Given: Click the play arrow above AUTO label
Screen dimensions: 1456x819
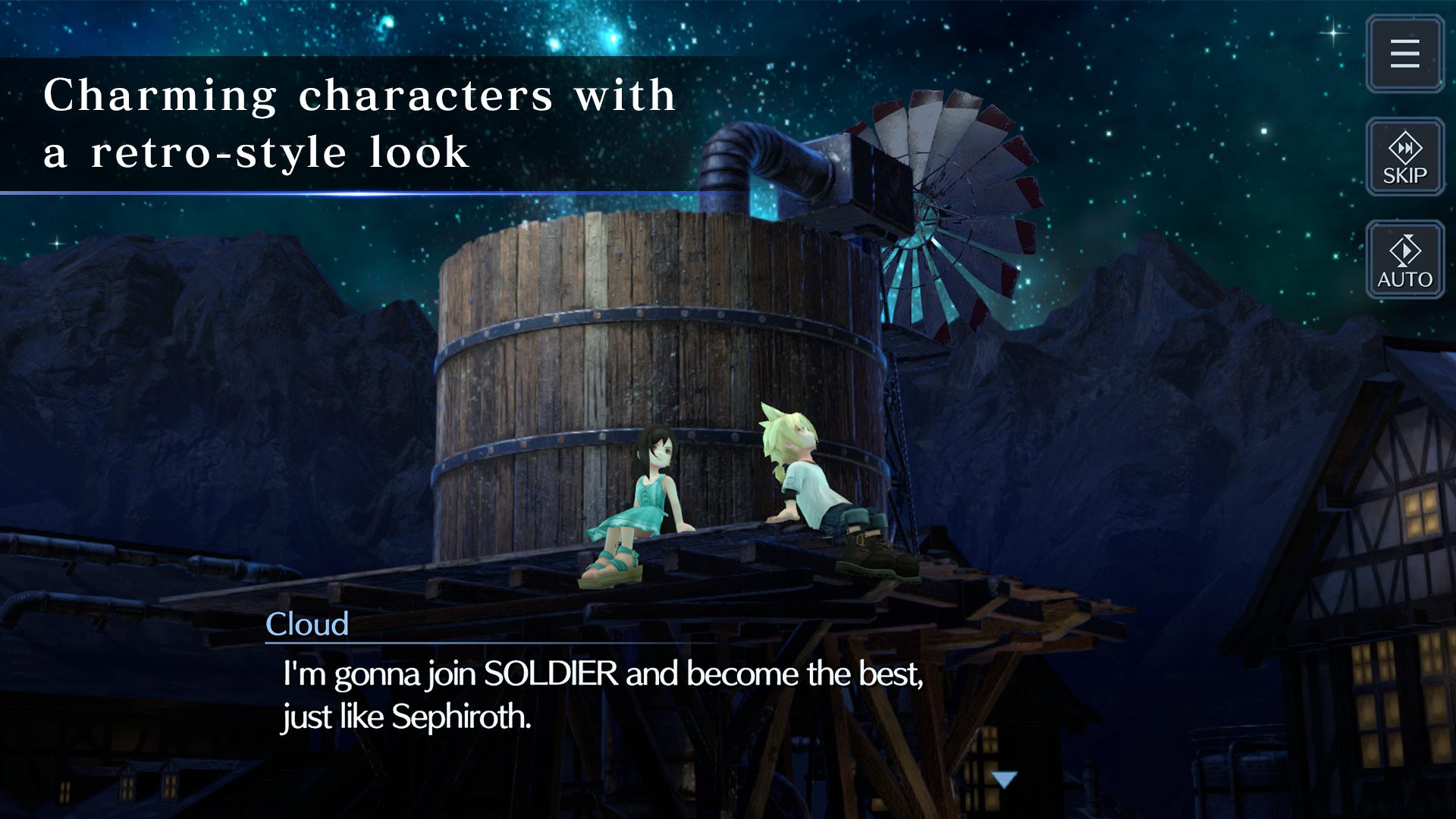Looking at the screenshot, I should click(1404, 252).
